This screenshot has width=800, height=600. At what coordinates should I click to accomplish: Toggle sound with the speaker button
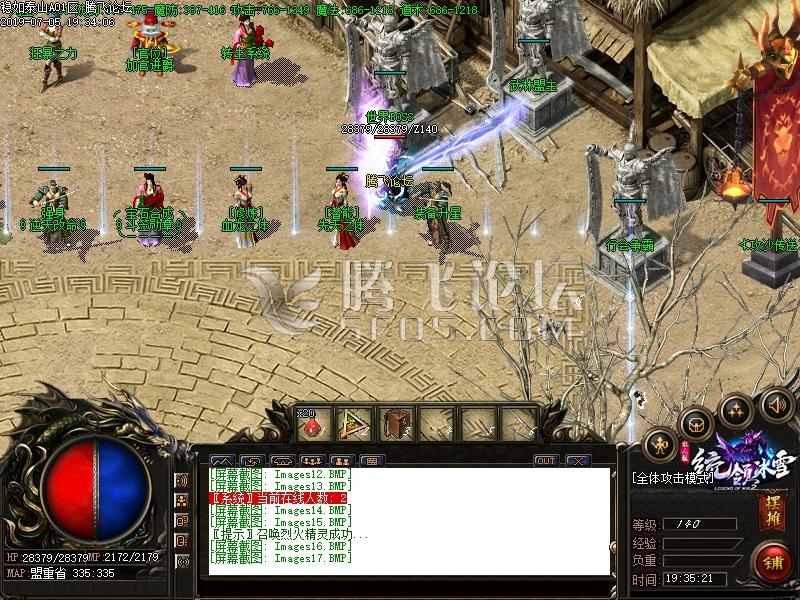(774, 405)
